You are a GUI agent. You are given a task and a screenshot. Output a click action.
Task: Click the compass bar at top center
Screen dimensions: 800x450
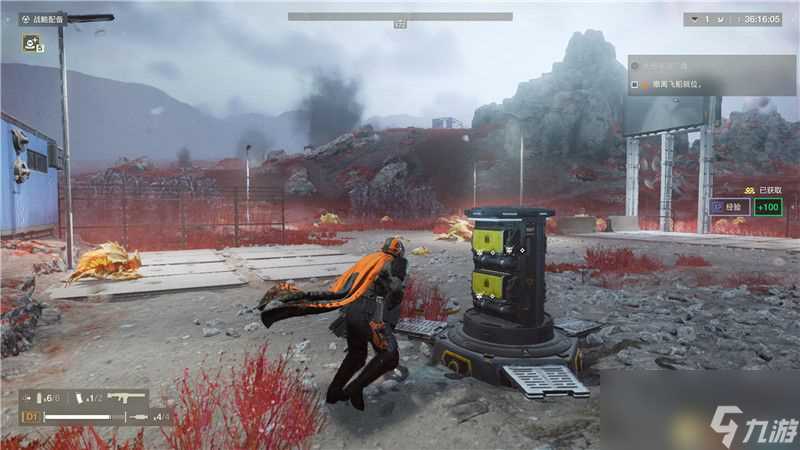(400, 17)
